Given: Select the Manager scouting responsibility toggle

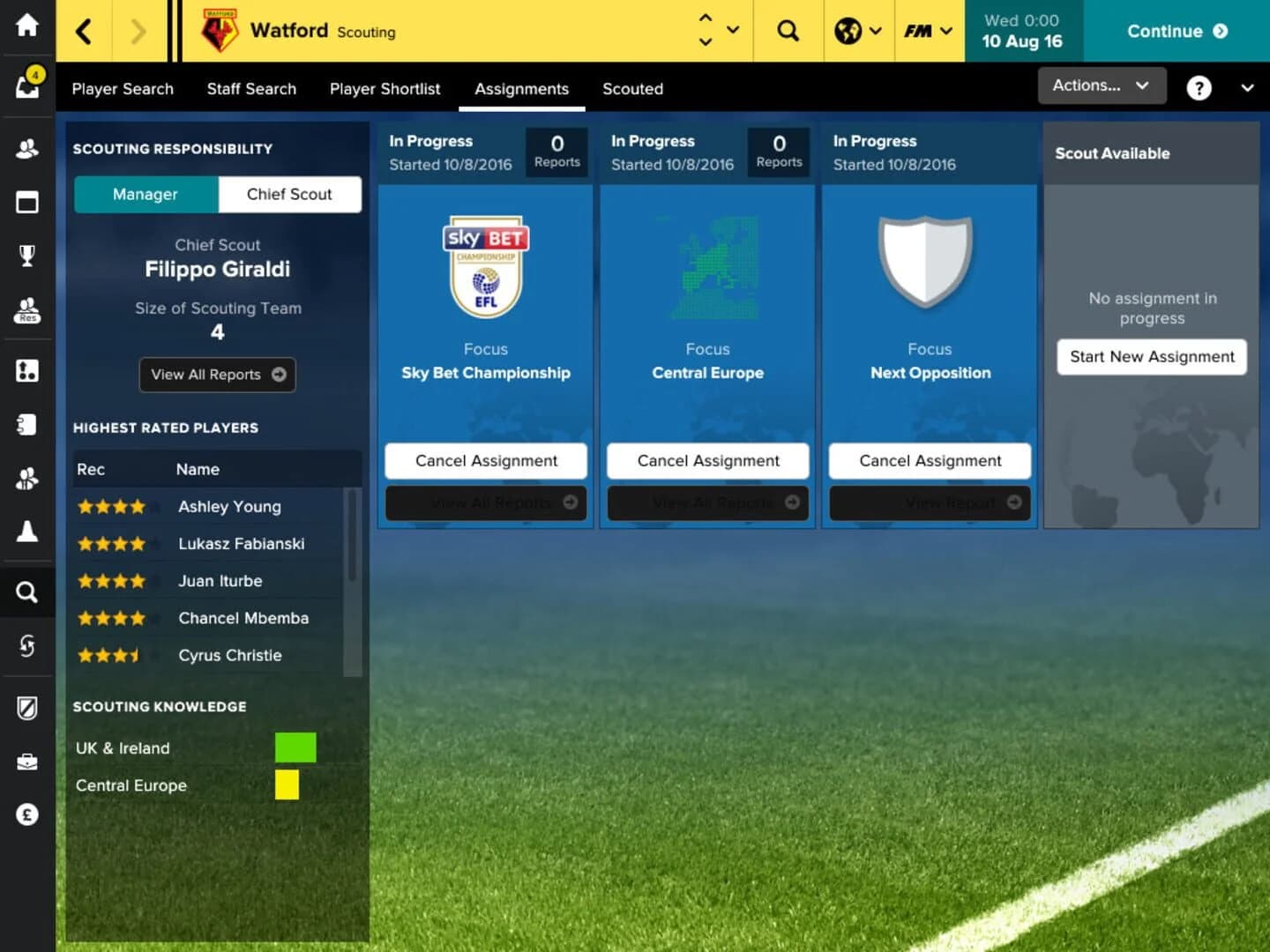Looking at the screenshot, I should click(x=146, y=194).
